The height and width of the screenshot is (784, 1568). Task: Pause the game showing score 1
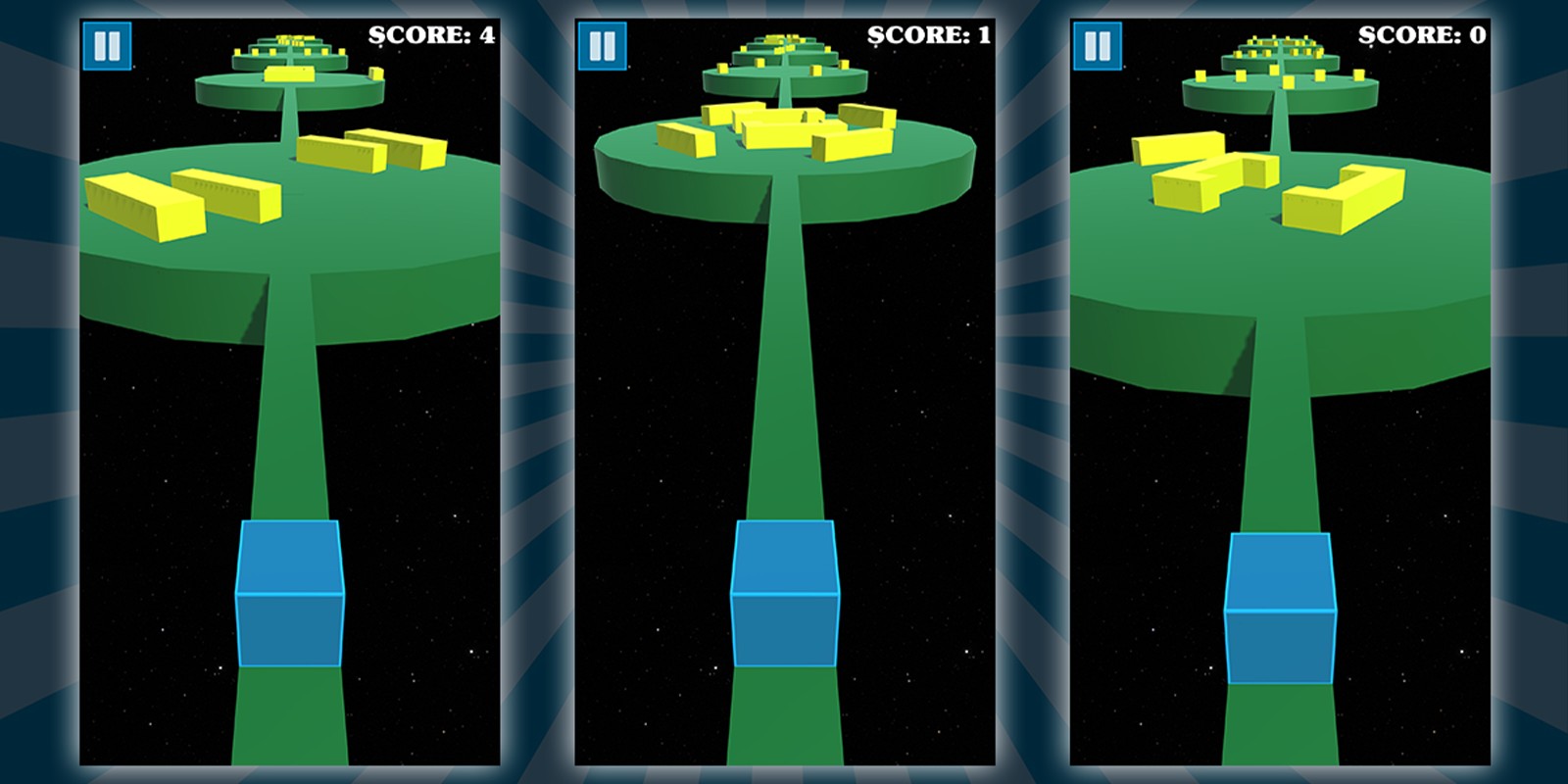602,46
